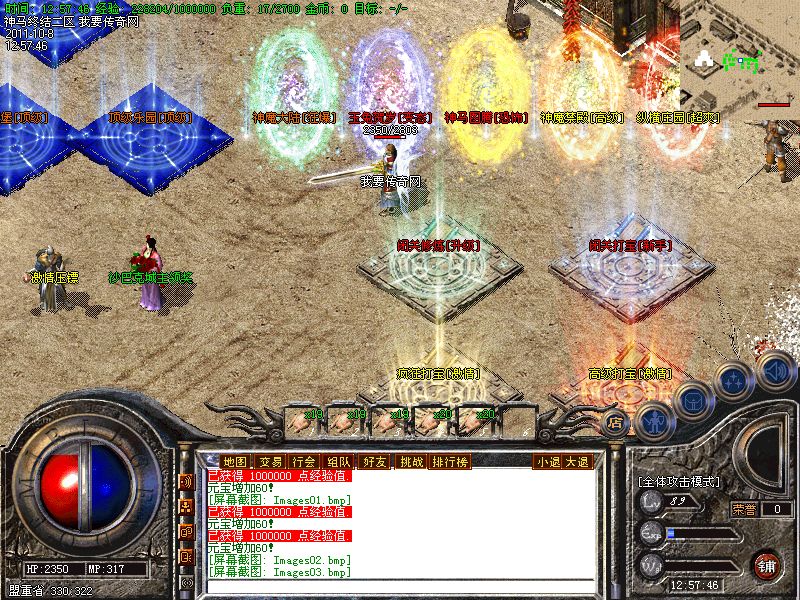Click 大退 to exit the game
The width and height of the screenshot is (800, 600).
coord(577,461)
